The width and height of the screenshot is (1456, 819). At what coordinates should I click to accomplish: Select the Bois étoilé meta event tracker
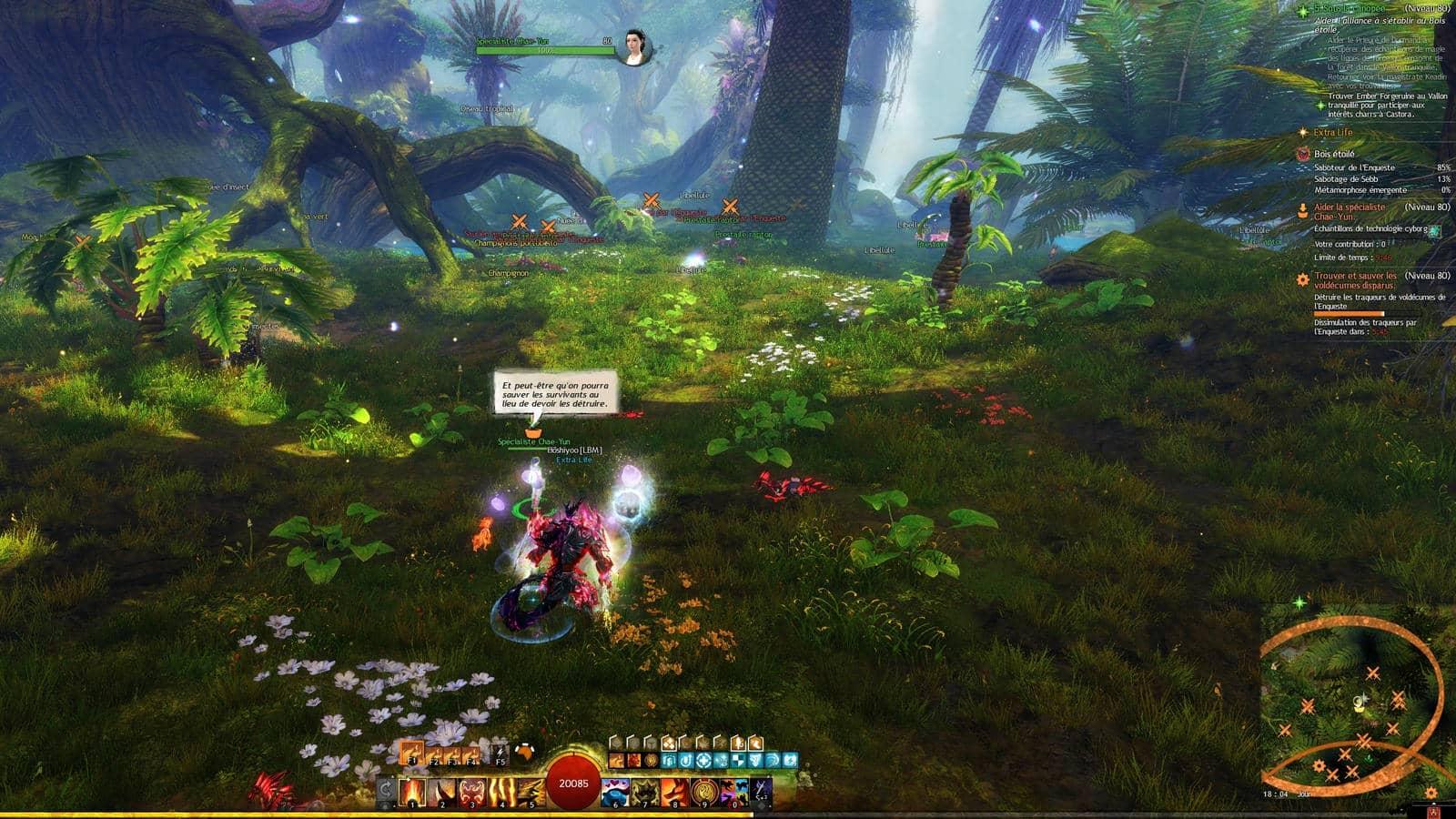1334,155
